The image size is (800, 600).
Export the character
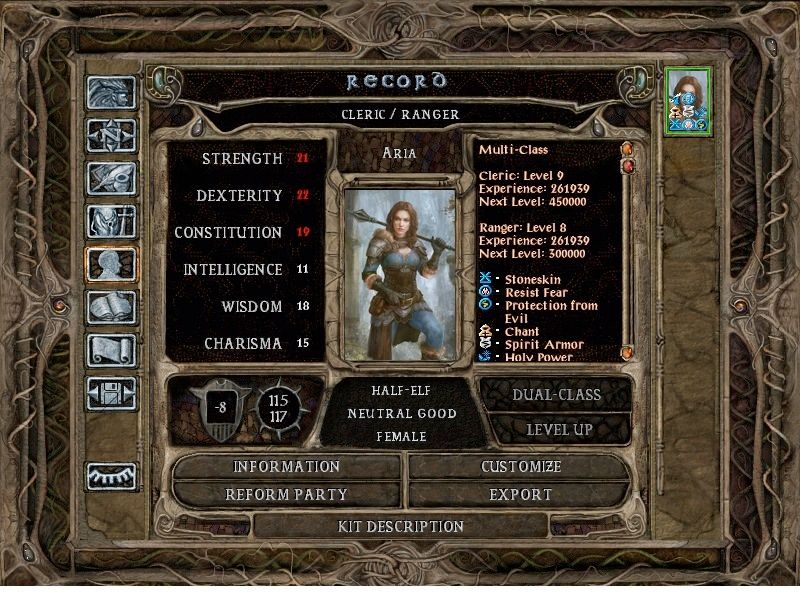pyautogui.click(x=520, y=494)
